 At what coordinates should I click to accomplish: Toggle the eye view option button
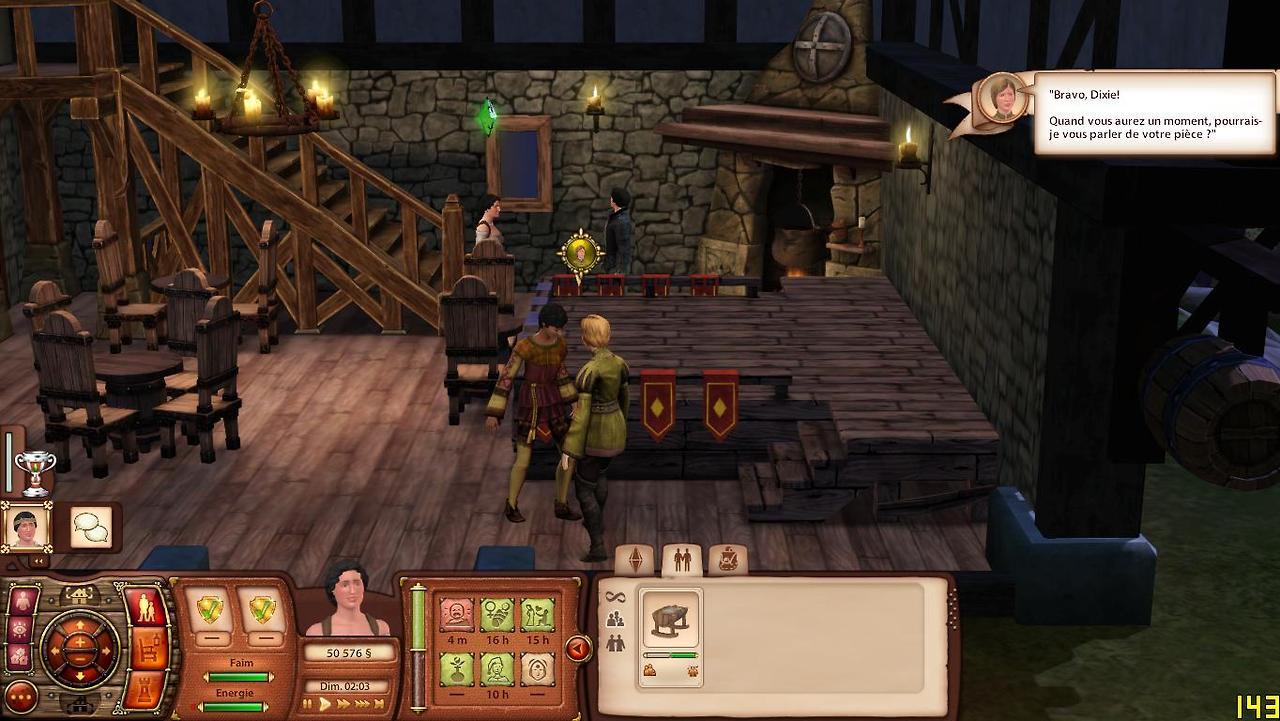(x=20, y=629)
